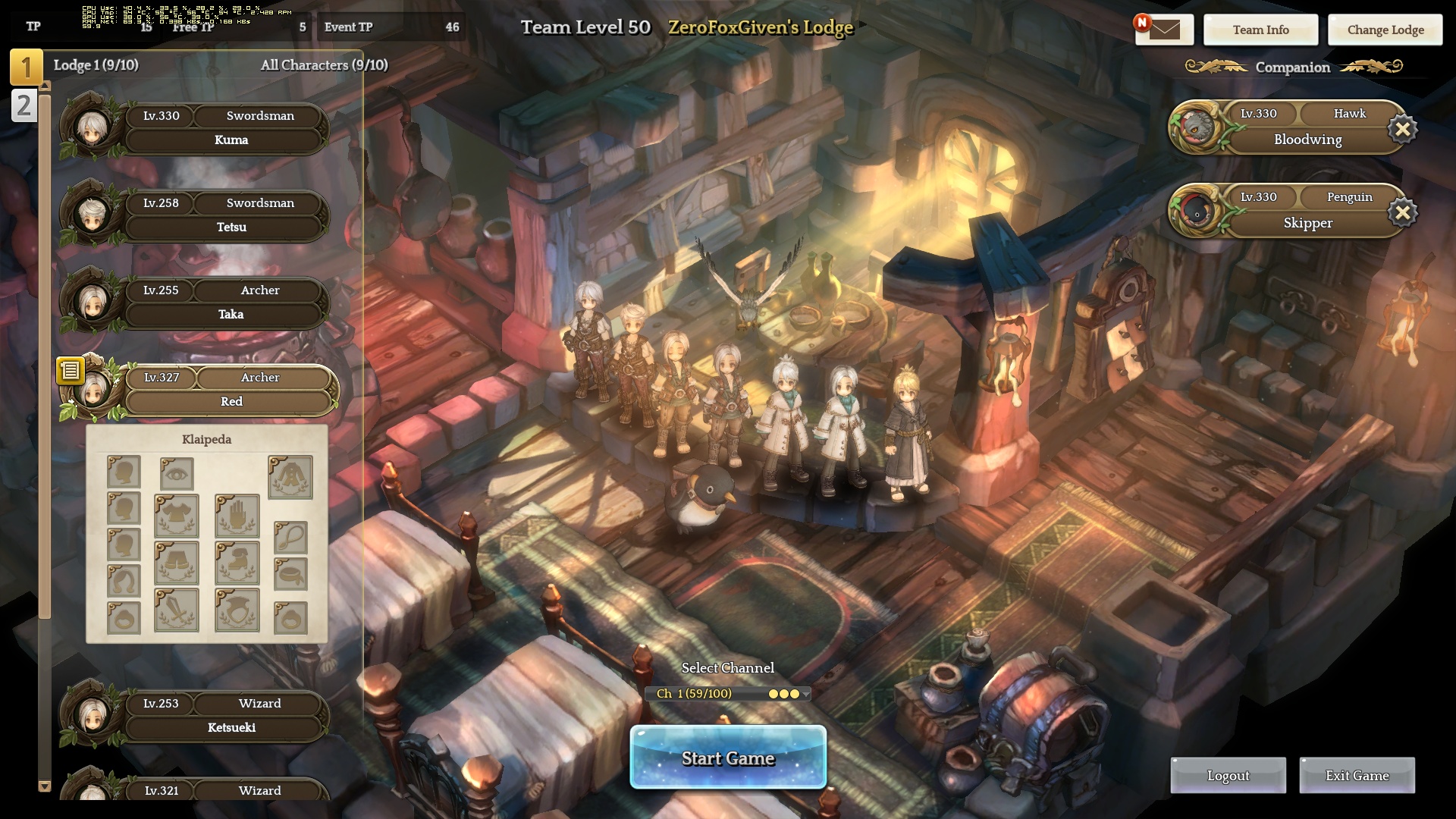Choose Change Lodge option
Screen dimensions: 1456x819
click(1385, 30)
